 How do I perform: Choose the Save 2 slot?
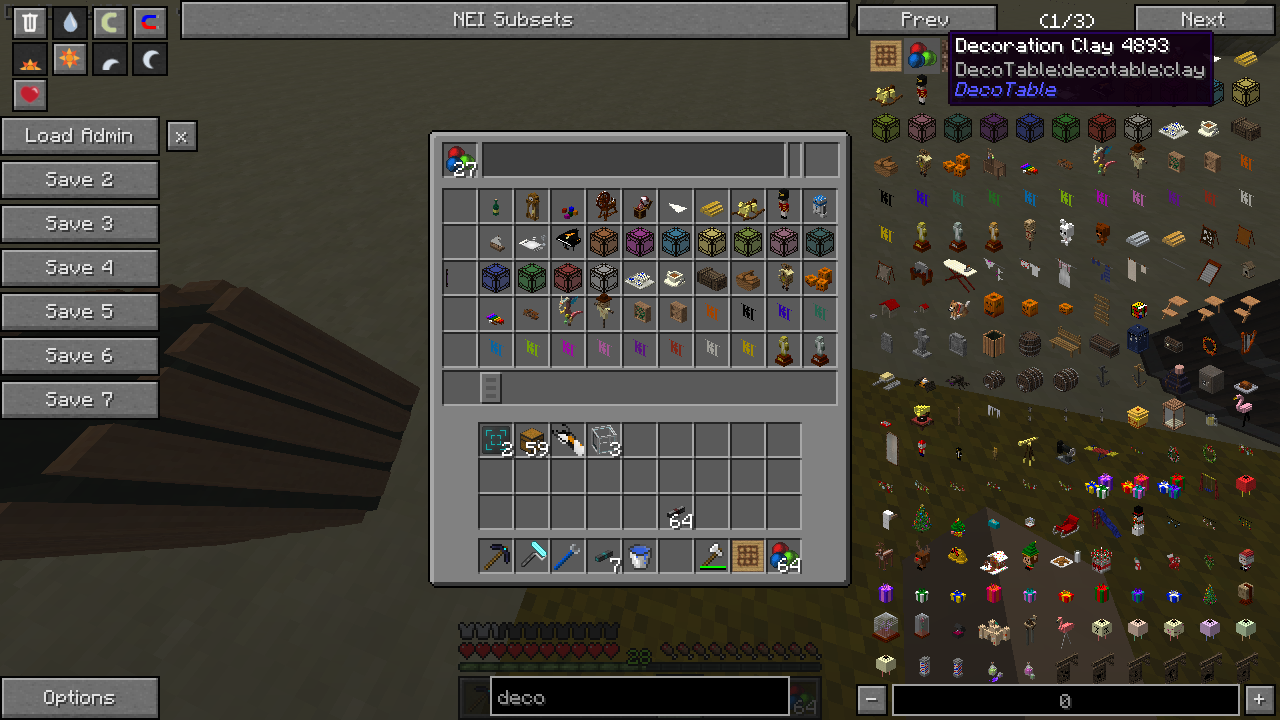[80, 180]
